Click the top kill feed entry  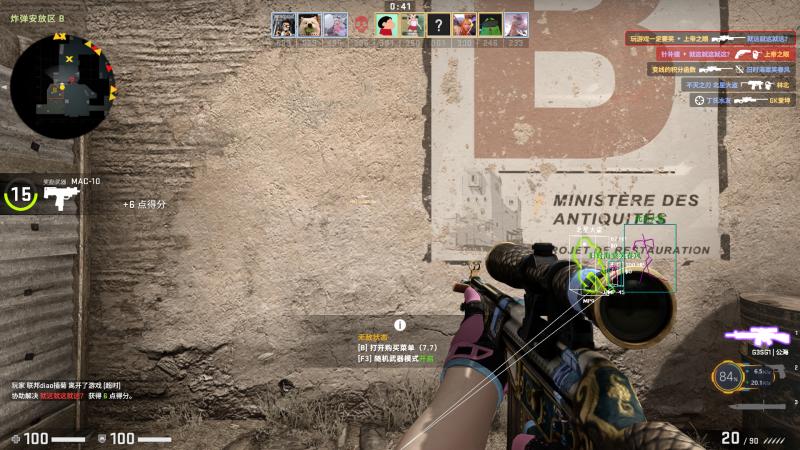pyautogui.click(x=710, y=38)
